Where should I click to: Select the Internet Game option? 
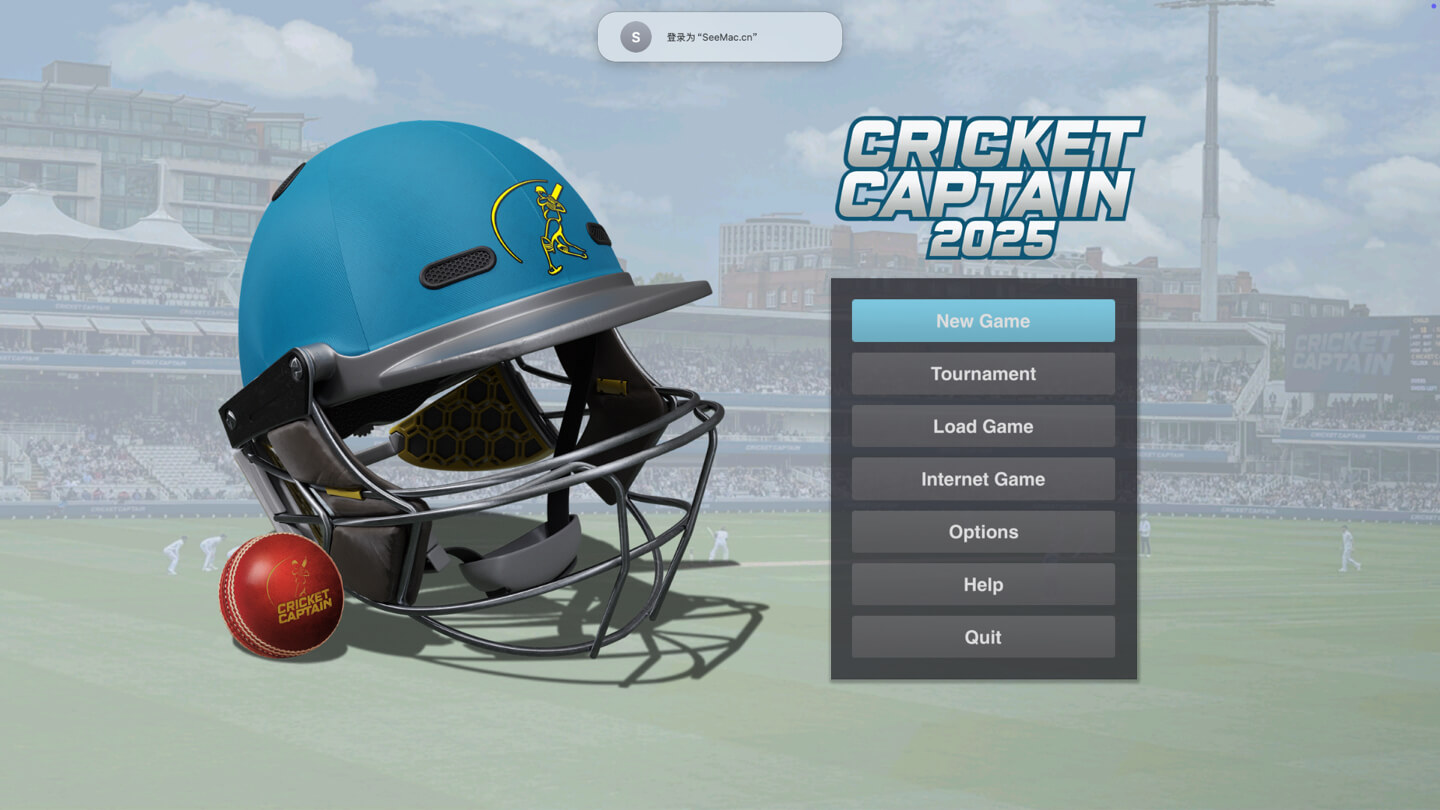(x=983, y=479)
